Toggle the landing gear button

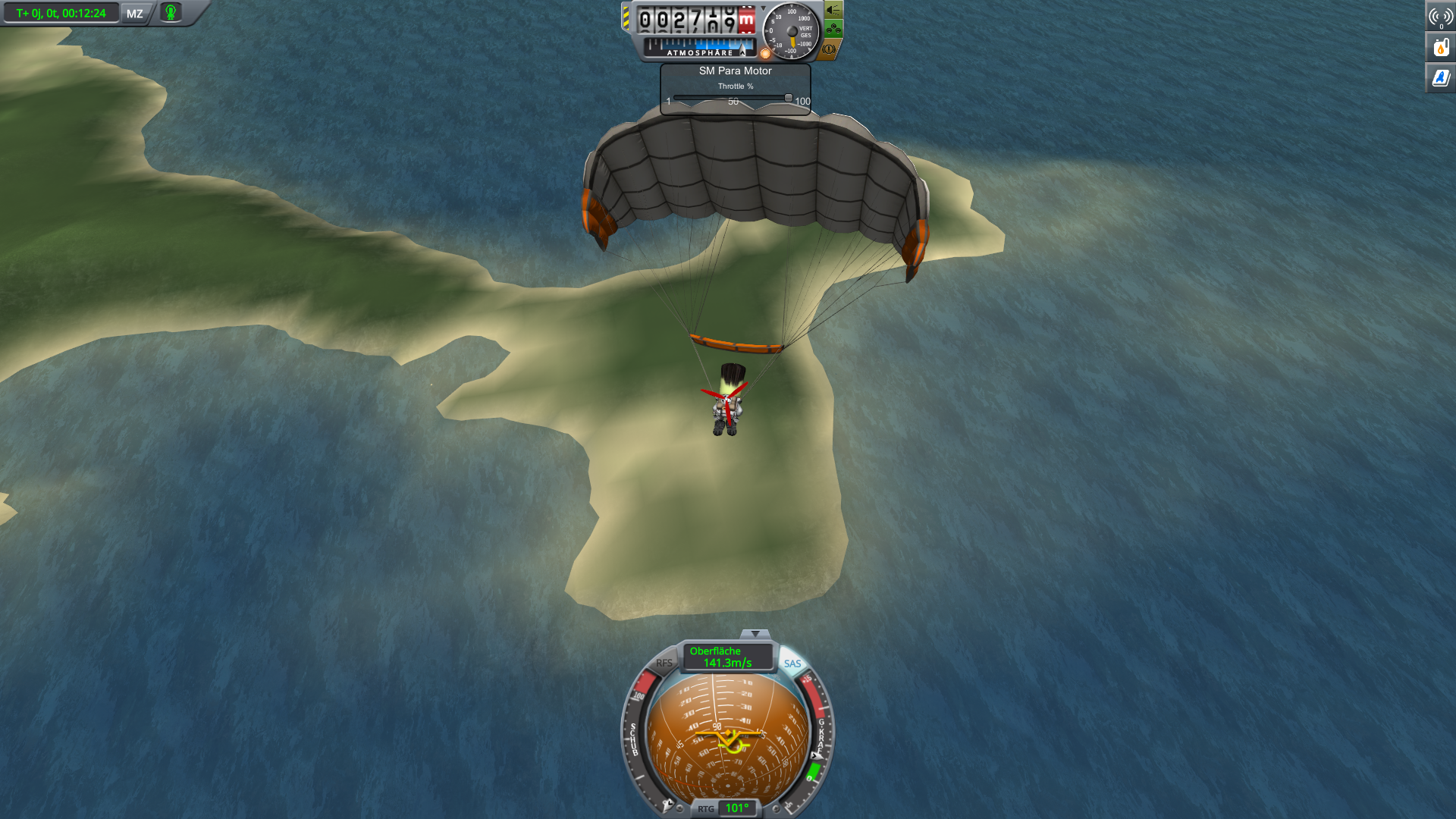click(x=833, y=30)
